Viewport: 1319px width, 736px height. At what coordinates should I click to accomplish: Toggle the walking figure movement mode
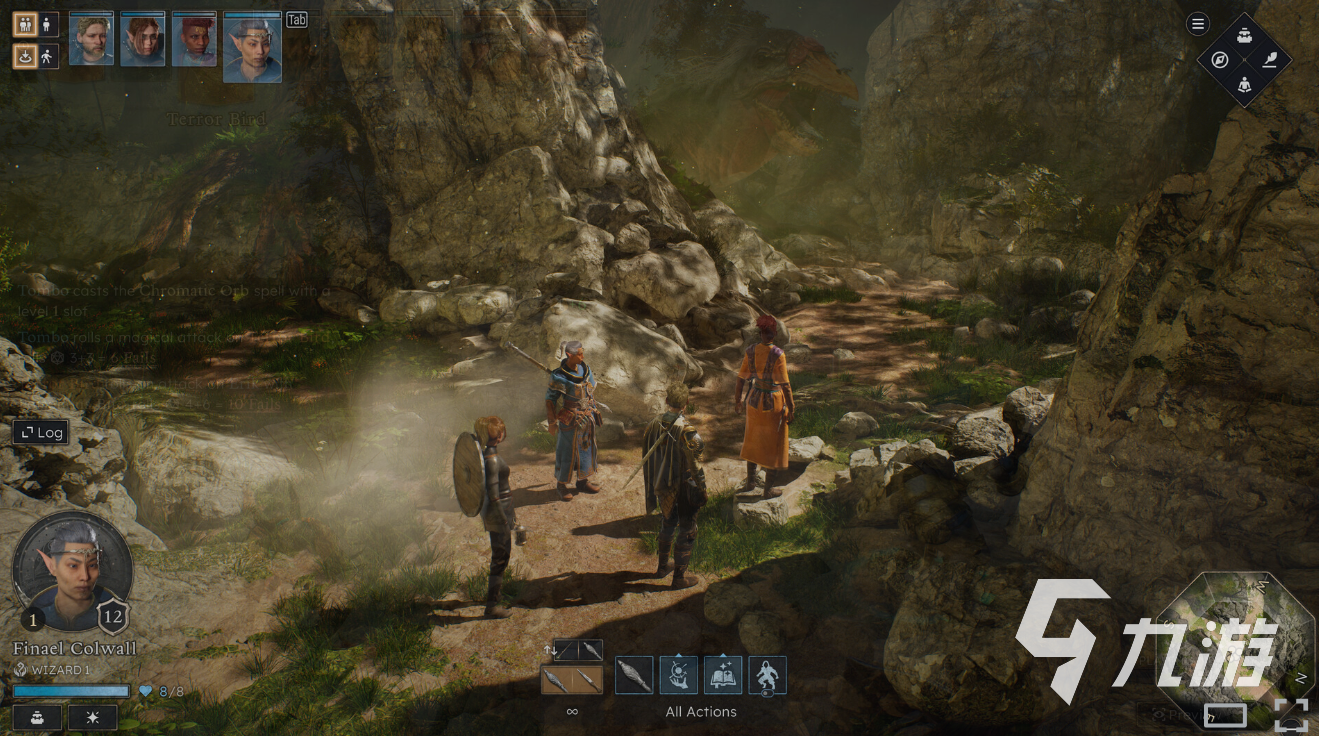point(48,56)
